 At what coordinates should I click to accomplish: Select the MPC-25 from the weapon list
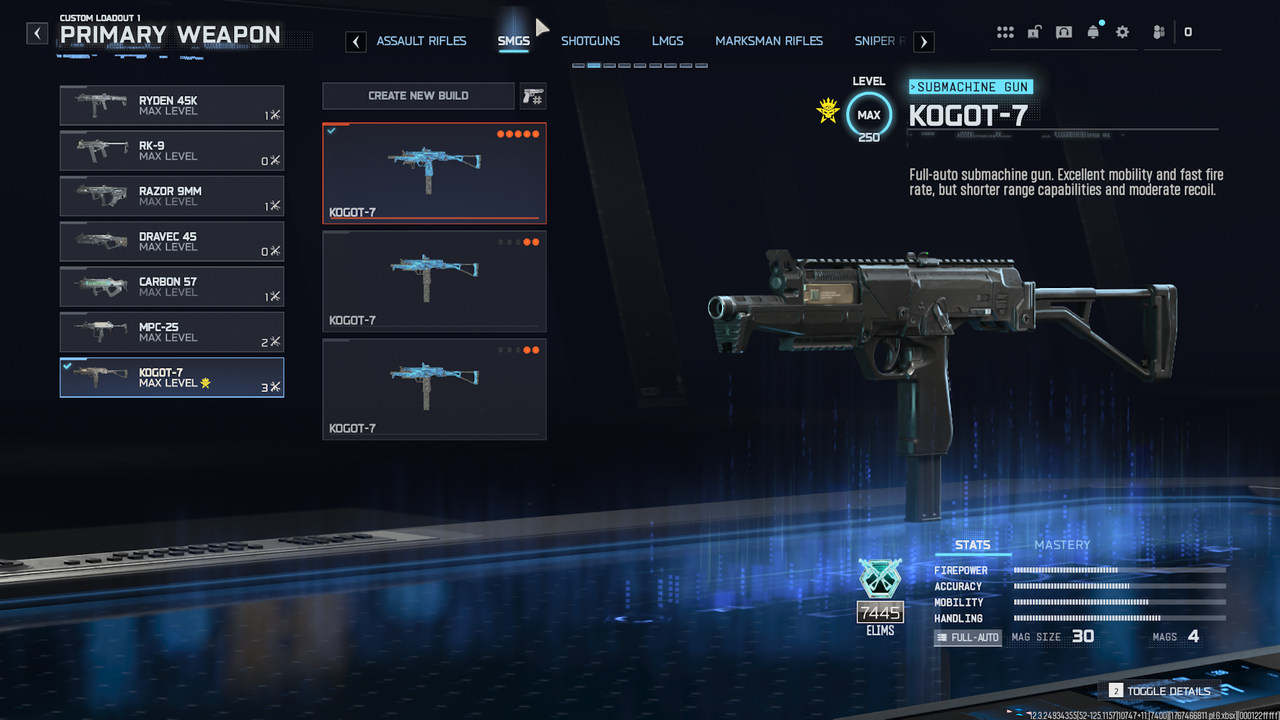(x=171, y=332)
